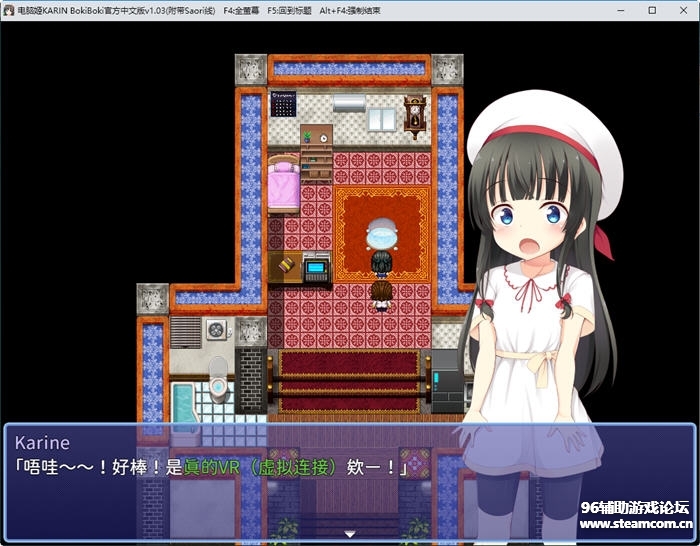This screenshot has height=546, width=700.
Task: Maximize the game window
Action: tap(652, 10)
